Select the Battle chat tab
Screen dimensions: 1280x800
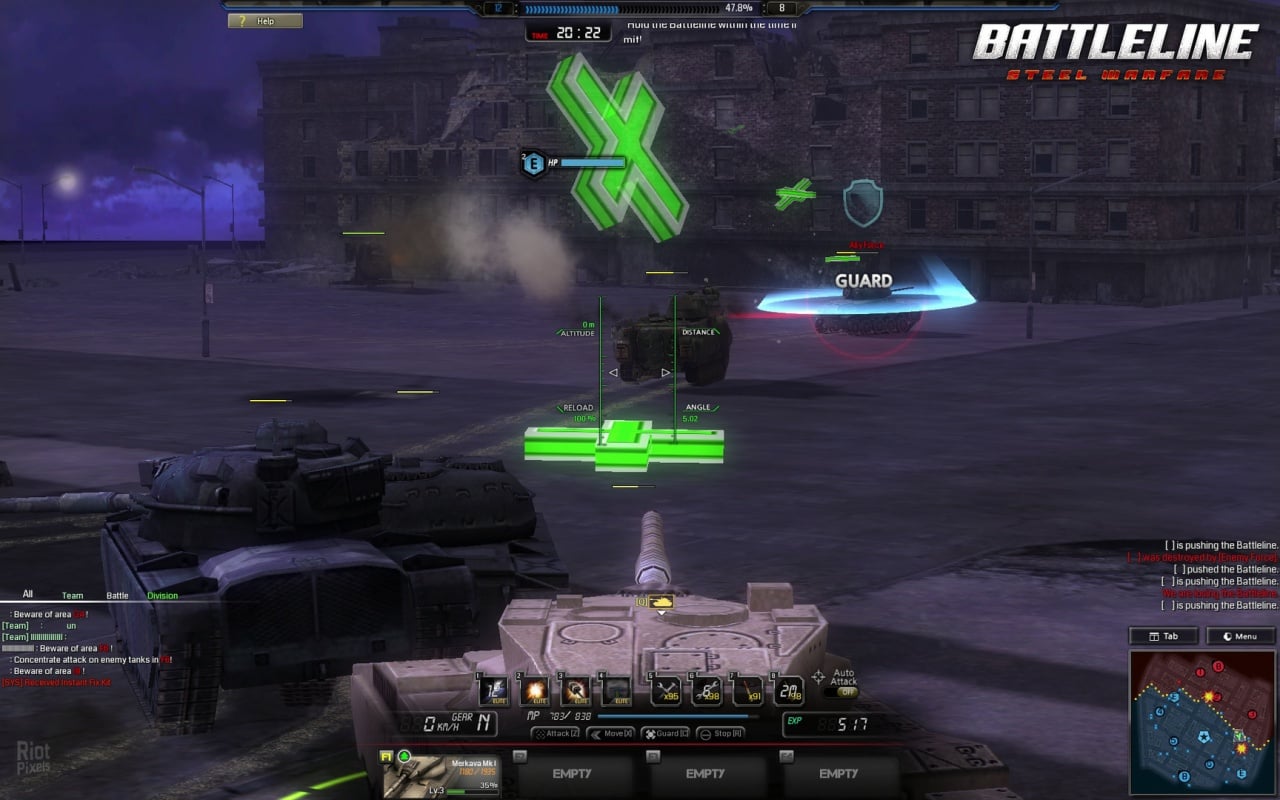117,595
